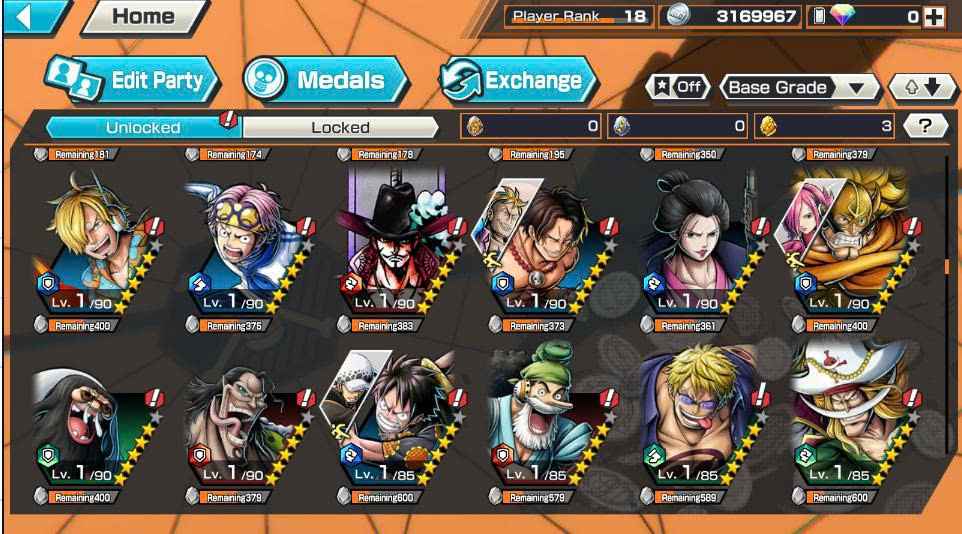Image resolution: width=962 pixels, height=534 pixels.
Task: Go back with the arrow button
Action: 26,16
